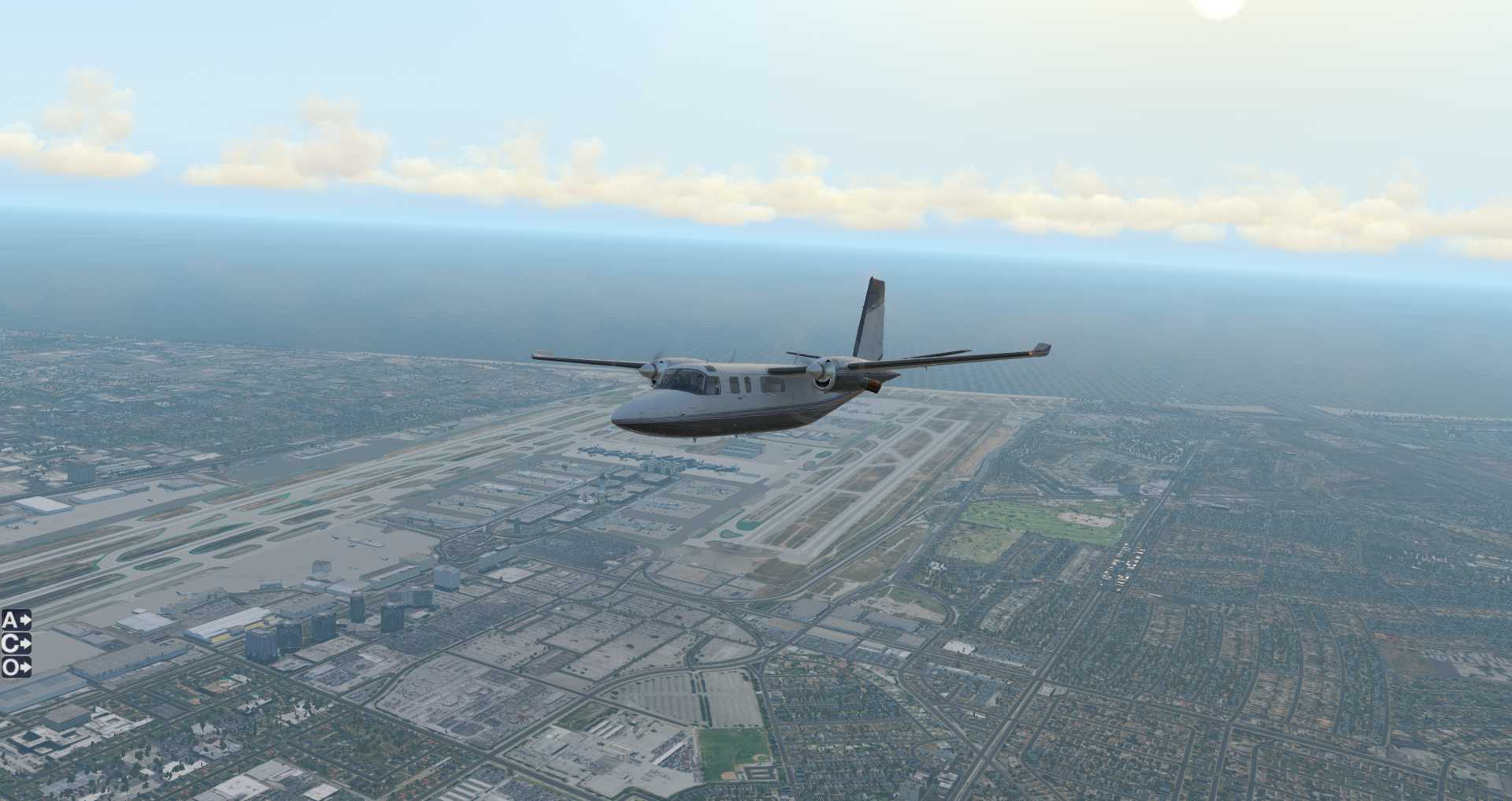
Task: Show the "O" arrow side panel
Action: click(x=16, y=667)
